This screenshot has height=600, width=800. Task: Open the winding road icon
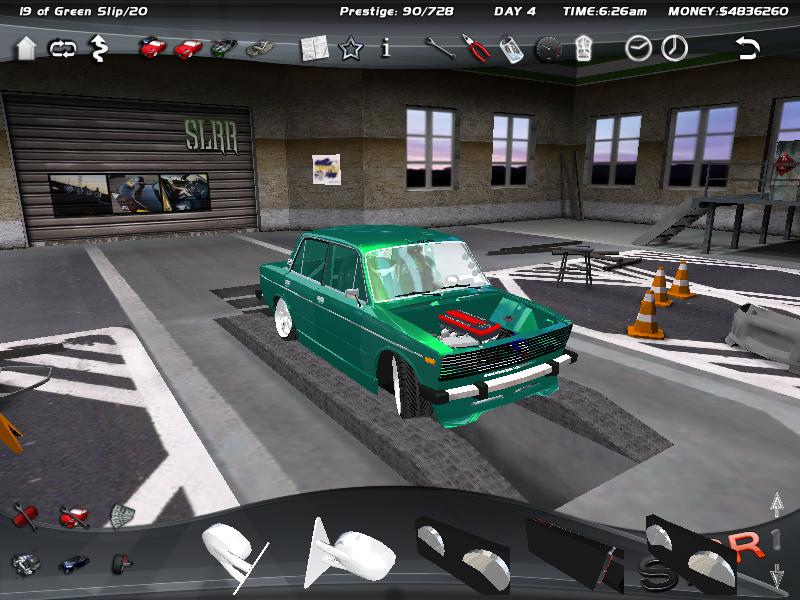(99, 47)
